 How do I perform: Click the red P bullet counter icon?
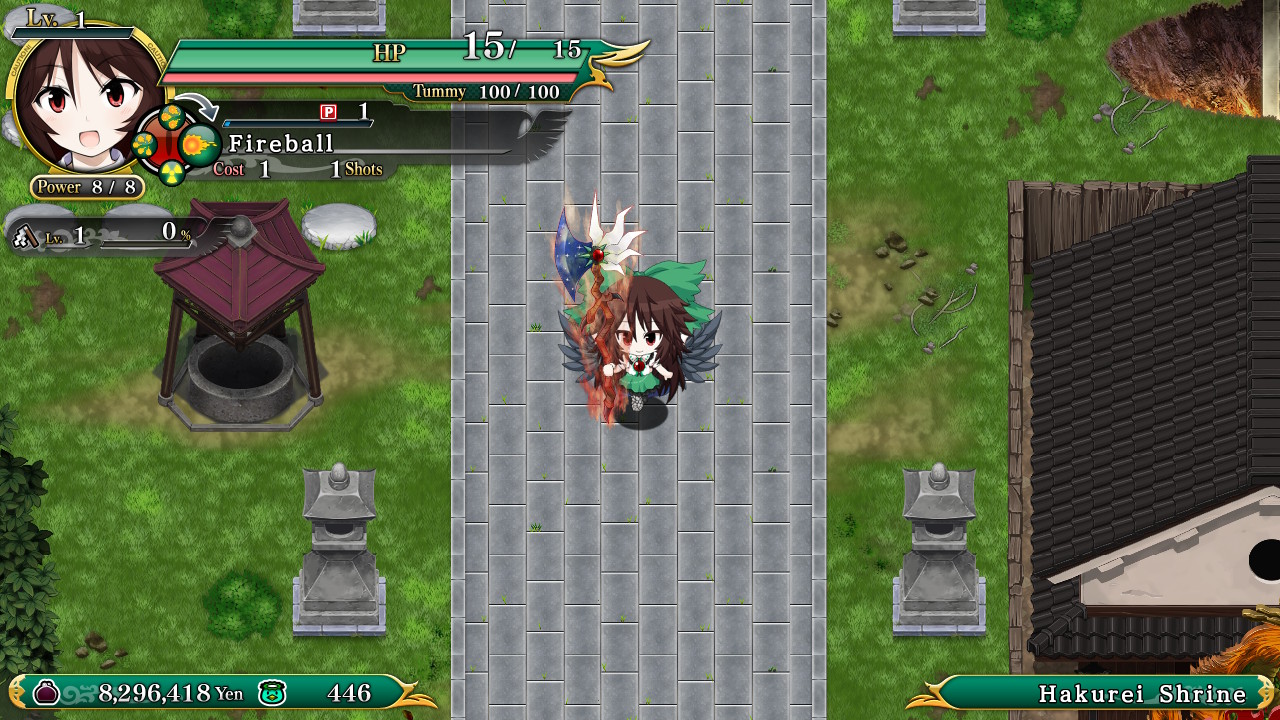point(326,113)
